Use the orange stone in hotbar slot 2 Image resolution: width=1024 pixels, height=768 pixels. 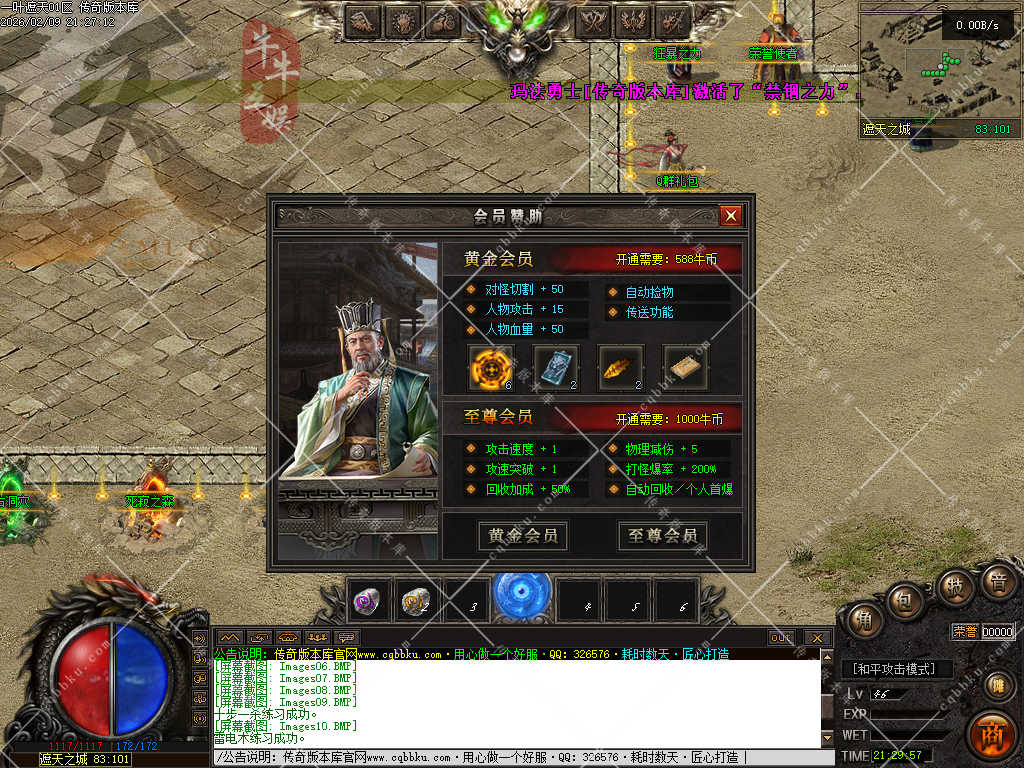(x=416, y=601)
